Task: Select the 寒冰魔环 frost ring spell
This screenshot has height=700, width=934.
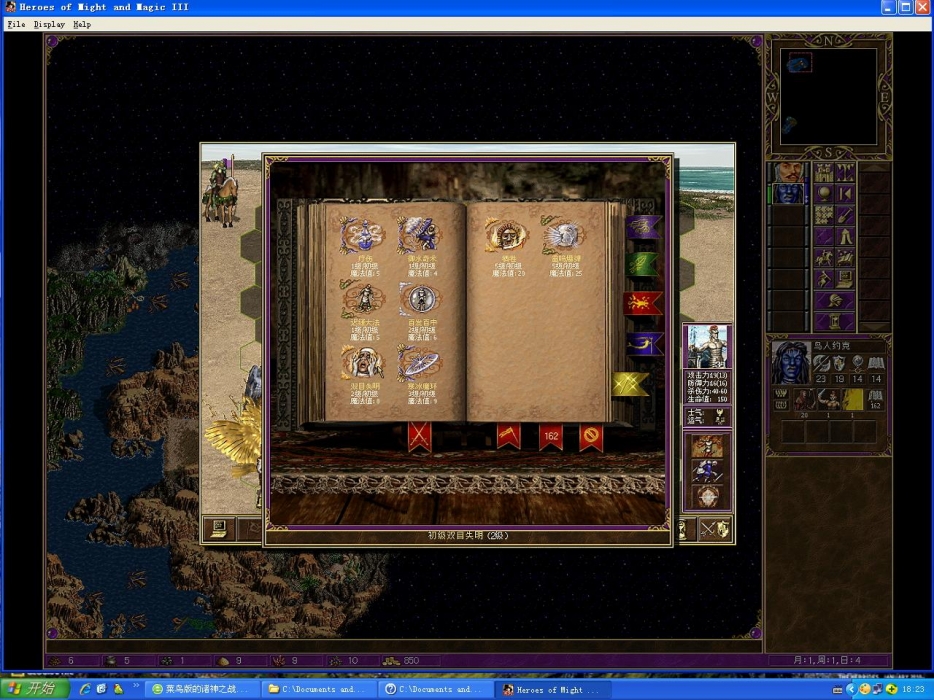Action: point(417,364)
